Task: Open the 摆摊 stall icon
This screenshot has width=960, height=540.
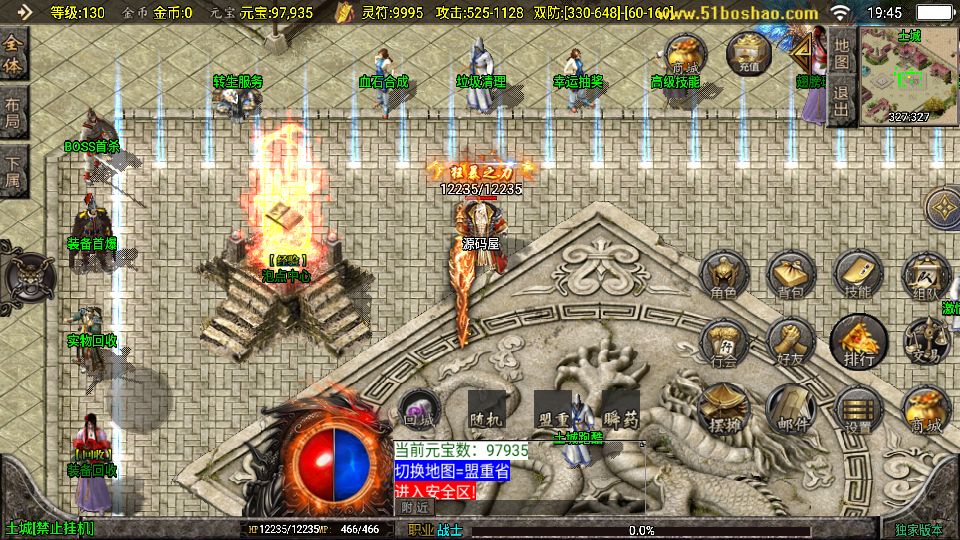Action: point(724,409)
